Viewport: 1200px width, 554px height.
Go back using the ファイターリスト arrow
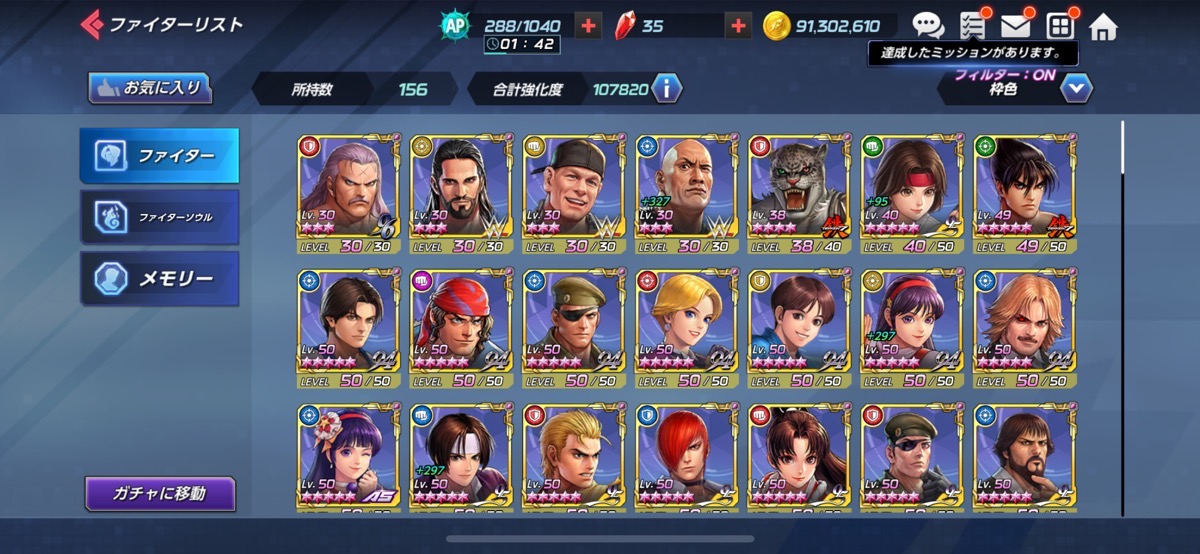point(94,24)
